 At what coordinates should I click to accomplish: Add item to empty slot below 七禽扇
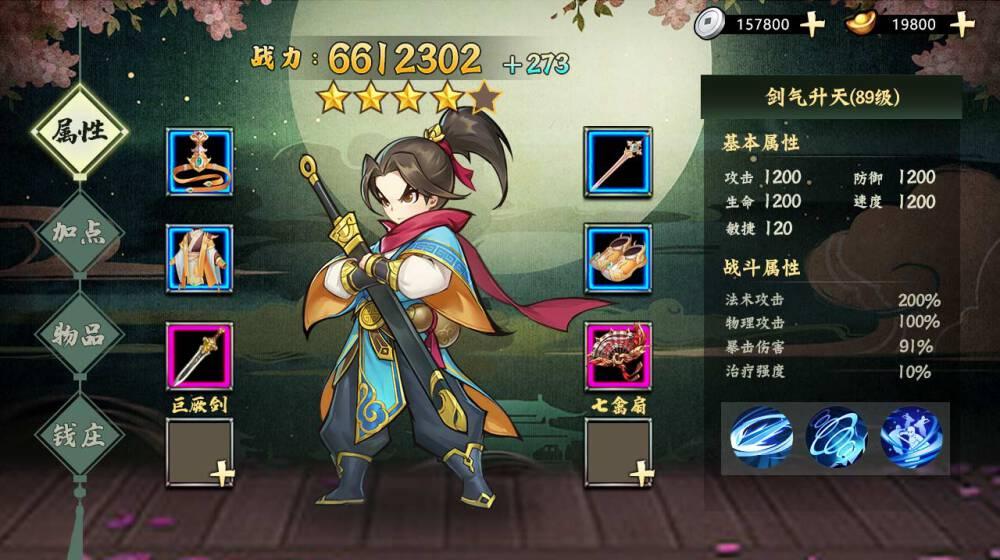[618, 452]
